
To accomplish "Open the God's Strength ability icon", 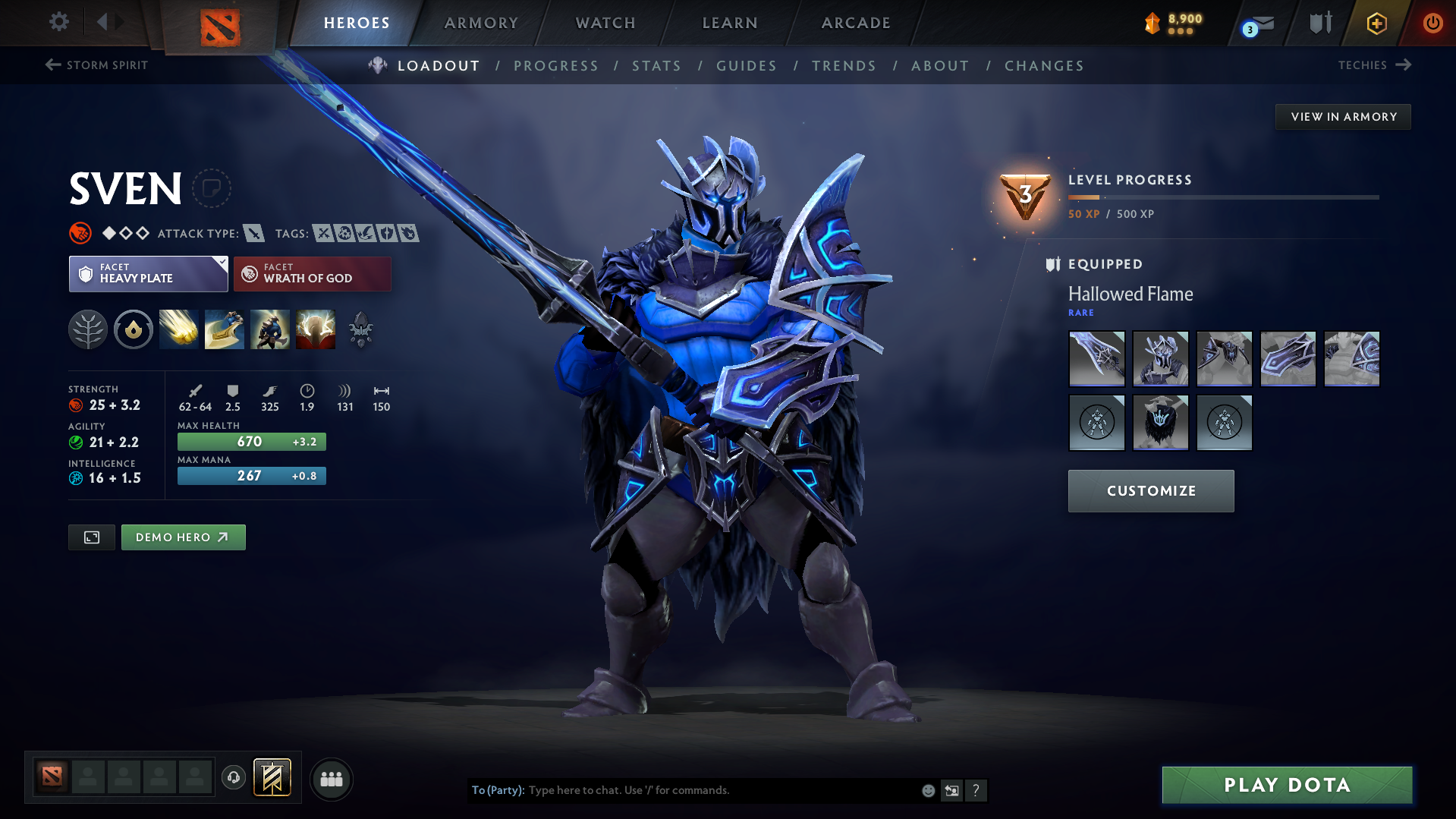I will [315, 329].
